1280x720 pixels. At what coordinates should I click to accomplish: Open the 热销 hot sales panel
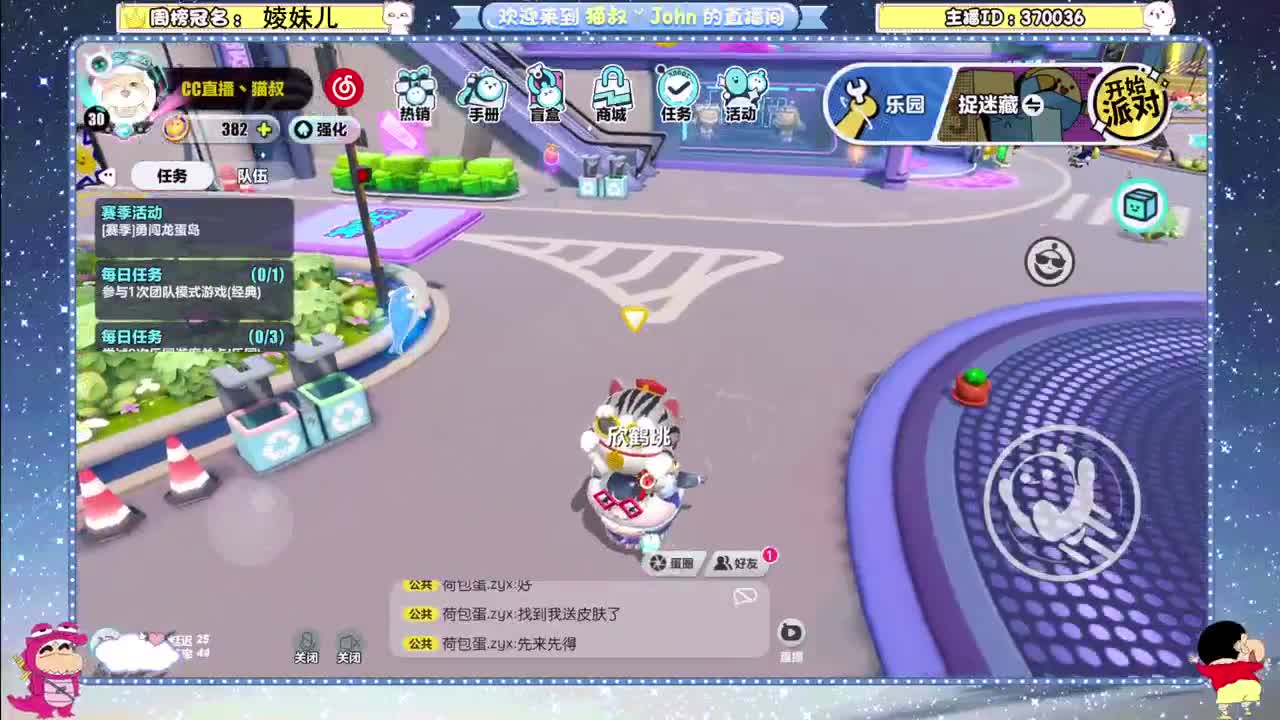point(413,95)
